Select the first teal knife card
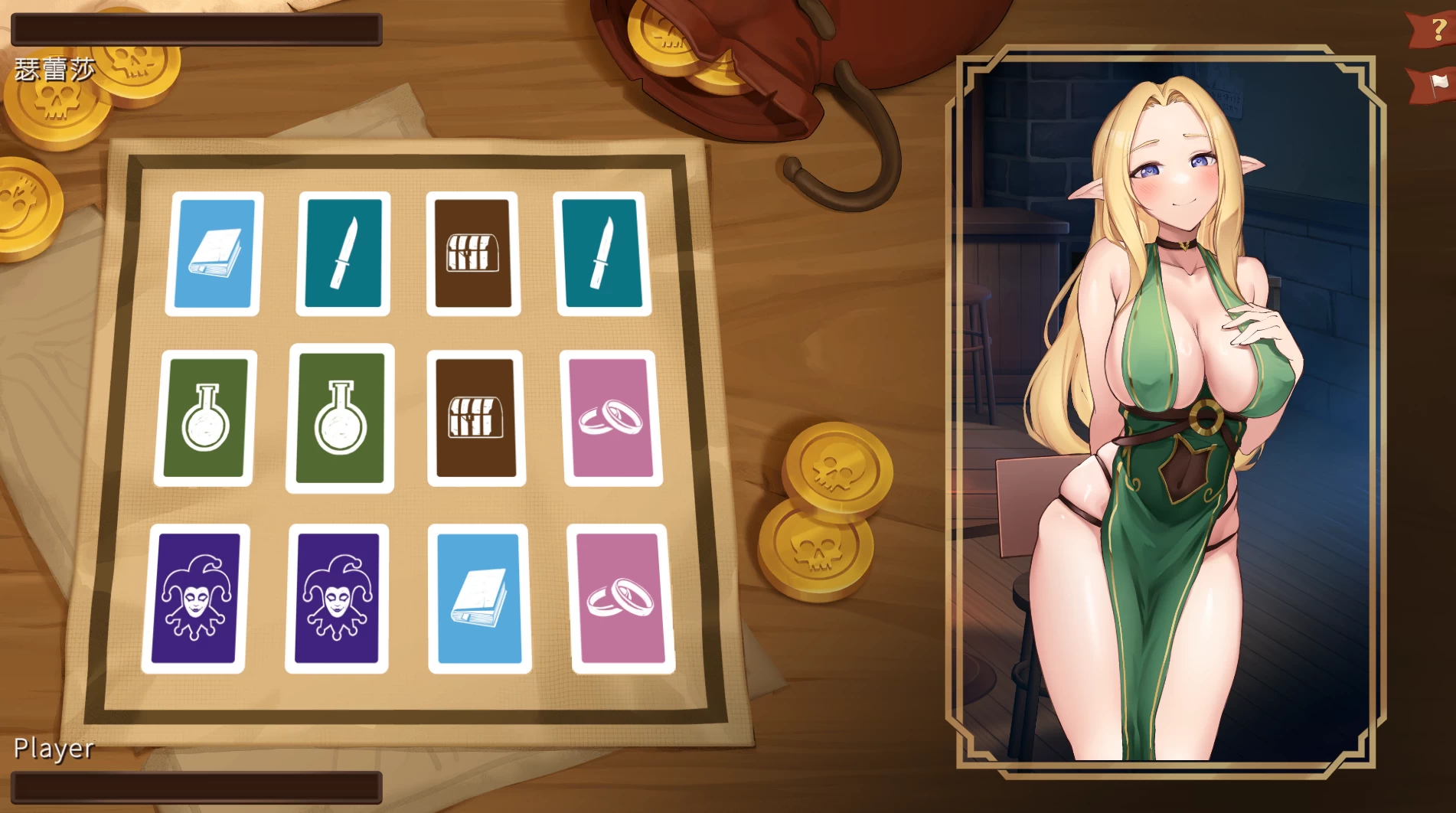Viewport: 1456px width, 813px height. click(344, 253)
